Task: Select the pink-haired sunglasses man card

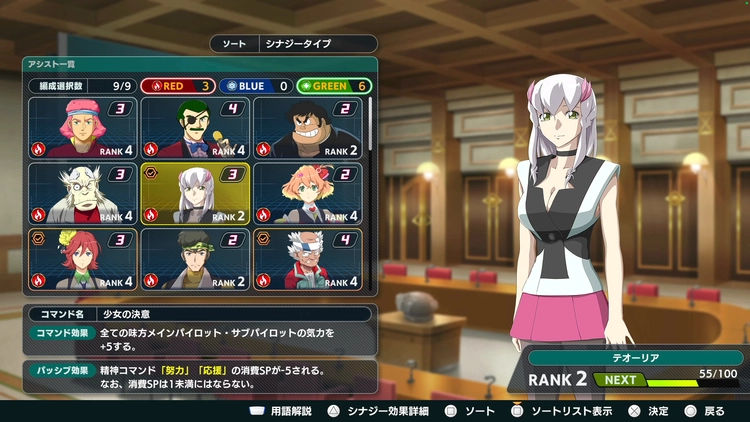Action: click(83, 128)
